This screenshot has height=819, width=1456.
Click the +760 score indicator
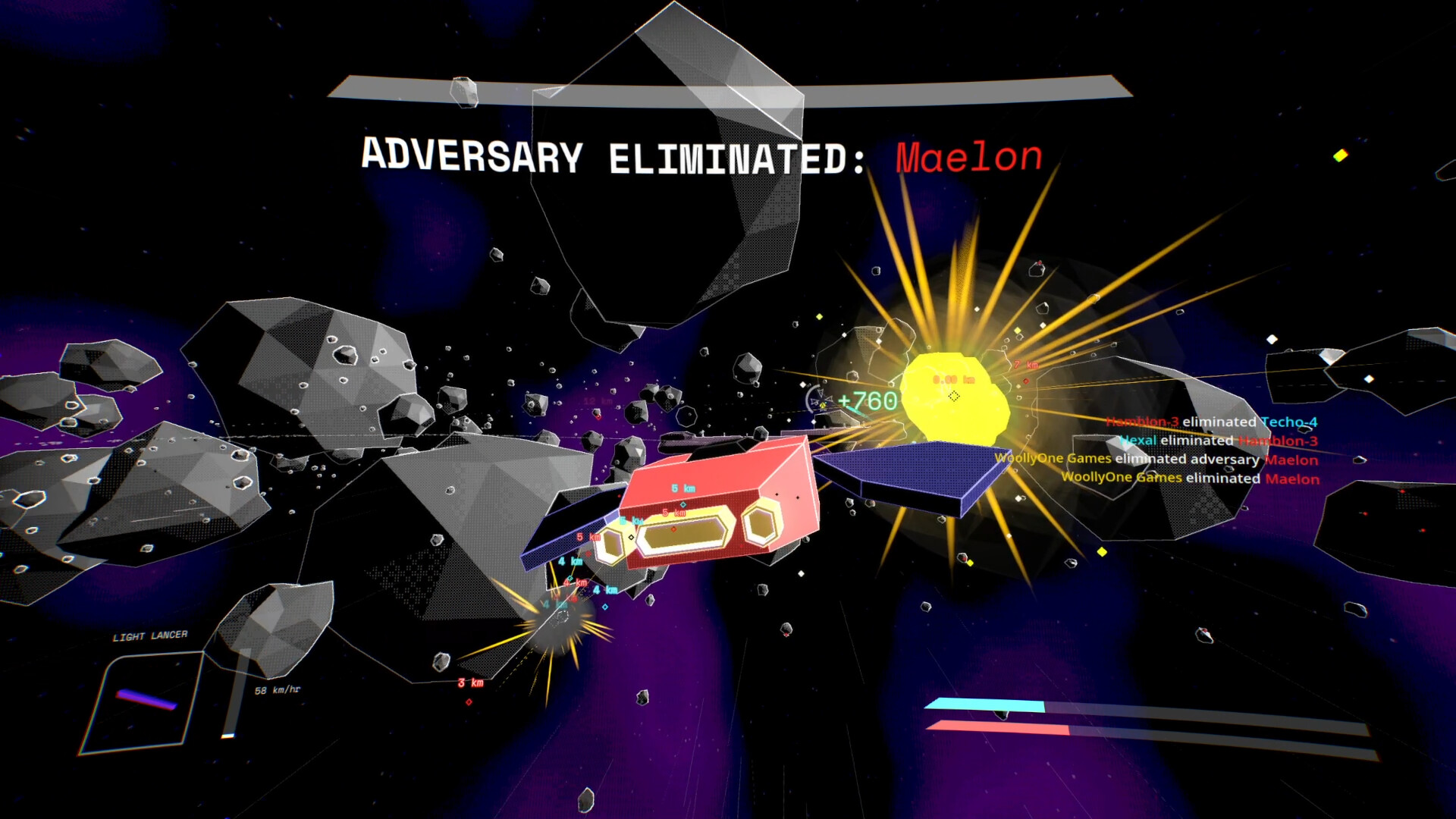point(867,400)
